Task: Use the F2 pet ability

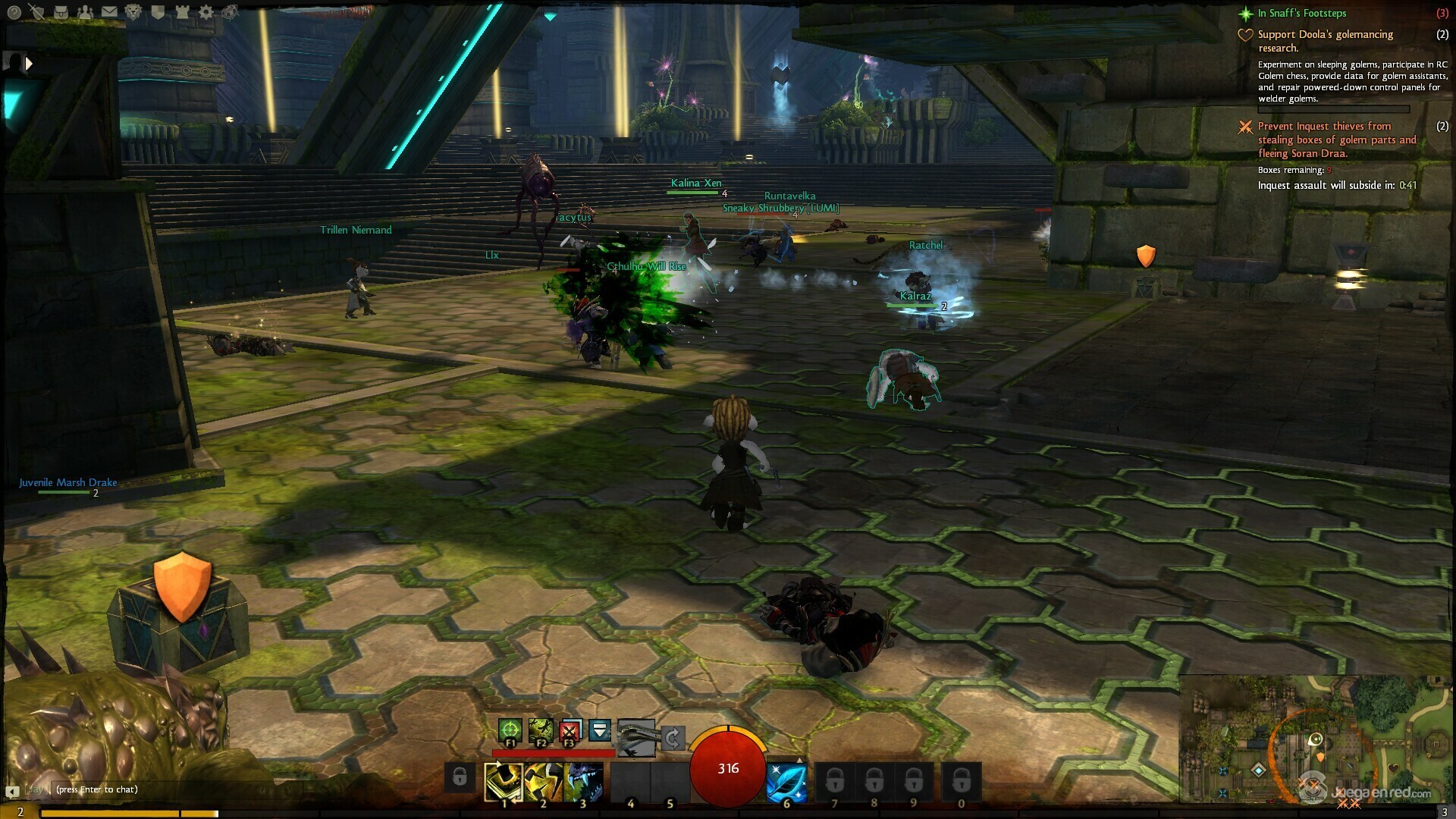Action: (x=540, y=731)
